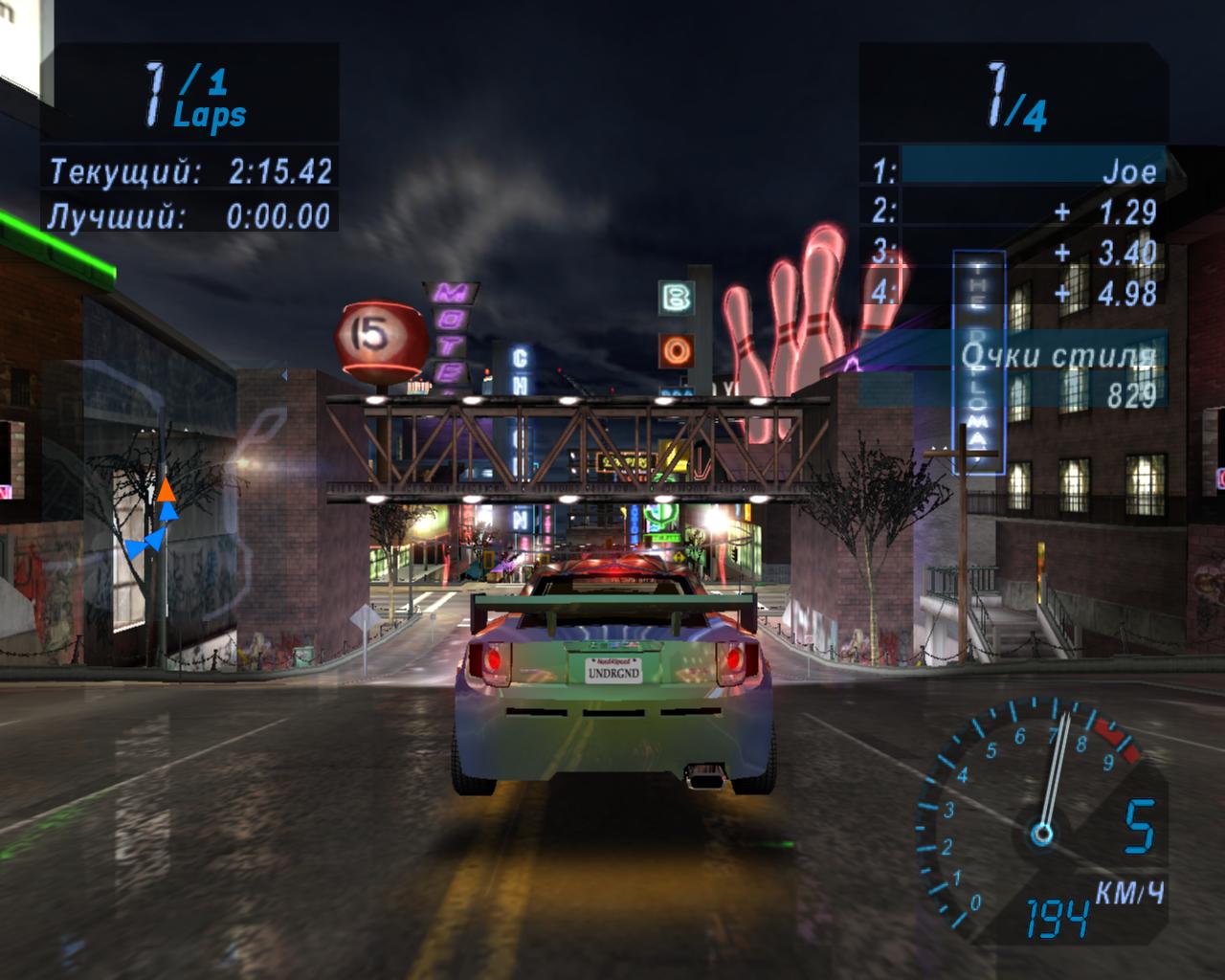
Task: Select the orange player arrow on the minimap
Action: (x=167, y=491)
